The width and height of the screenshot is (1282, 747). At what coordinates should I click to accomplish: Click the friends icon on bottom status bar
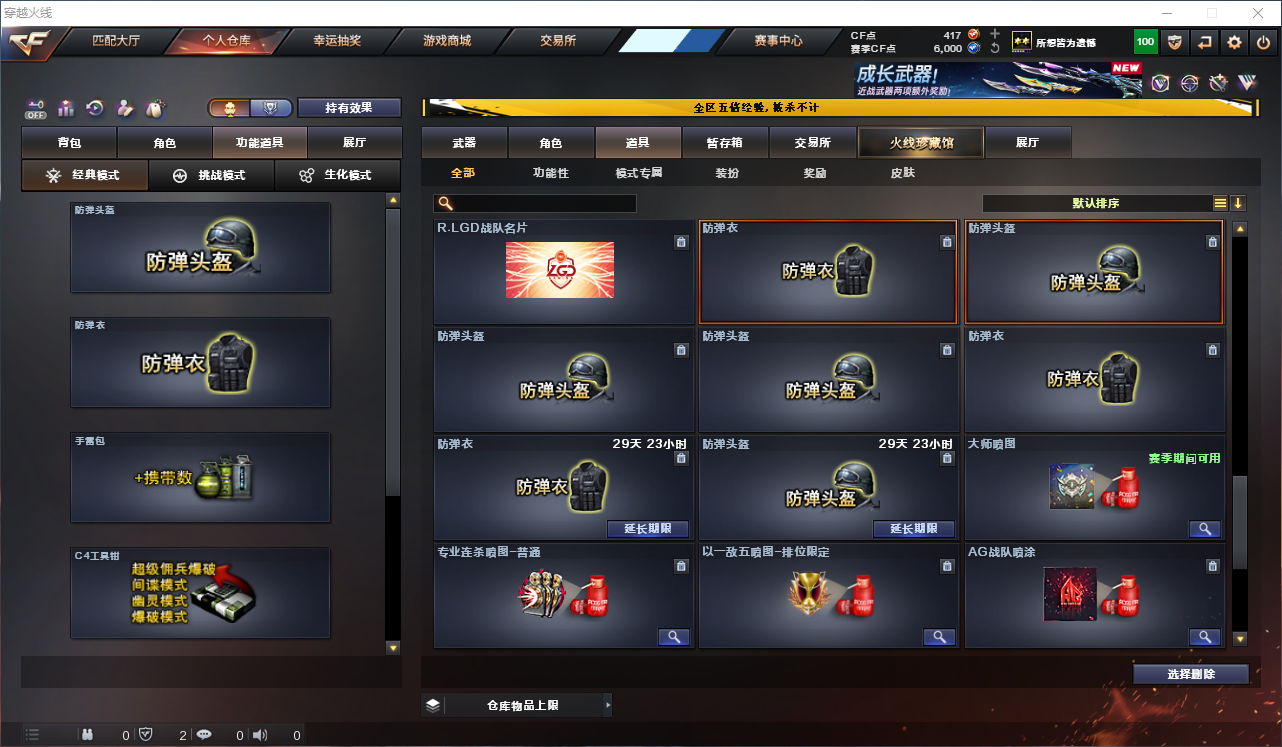click(x=86, y=734)
